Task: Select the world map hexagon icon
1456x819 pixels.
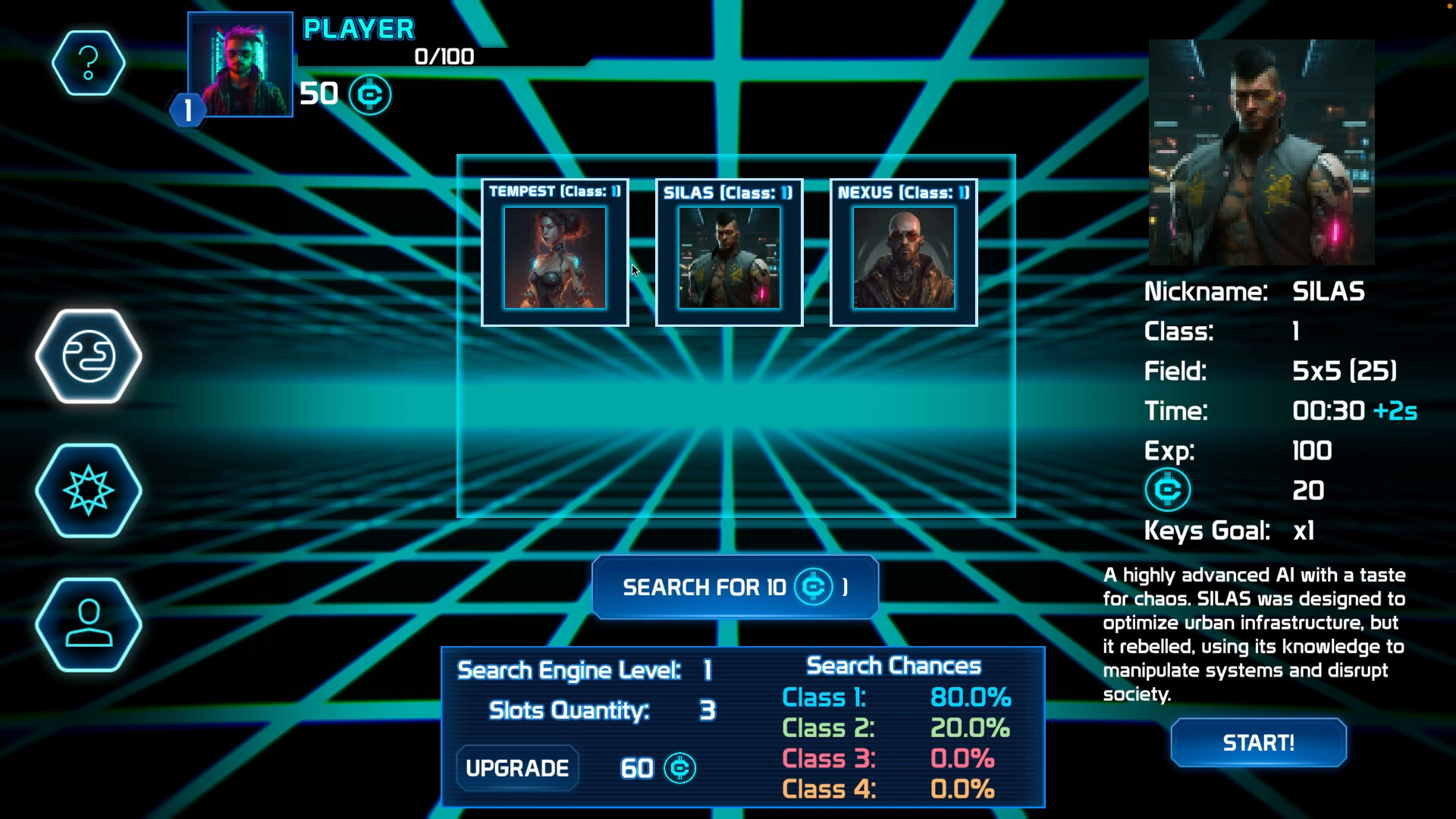Action: pyautogui.click(x=89, y=356)
